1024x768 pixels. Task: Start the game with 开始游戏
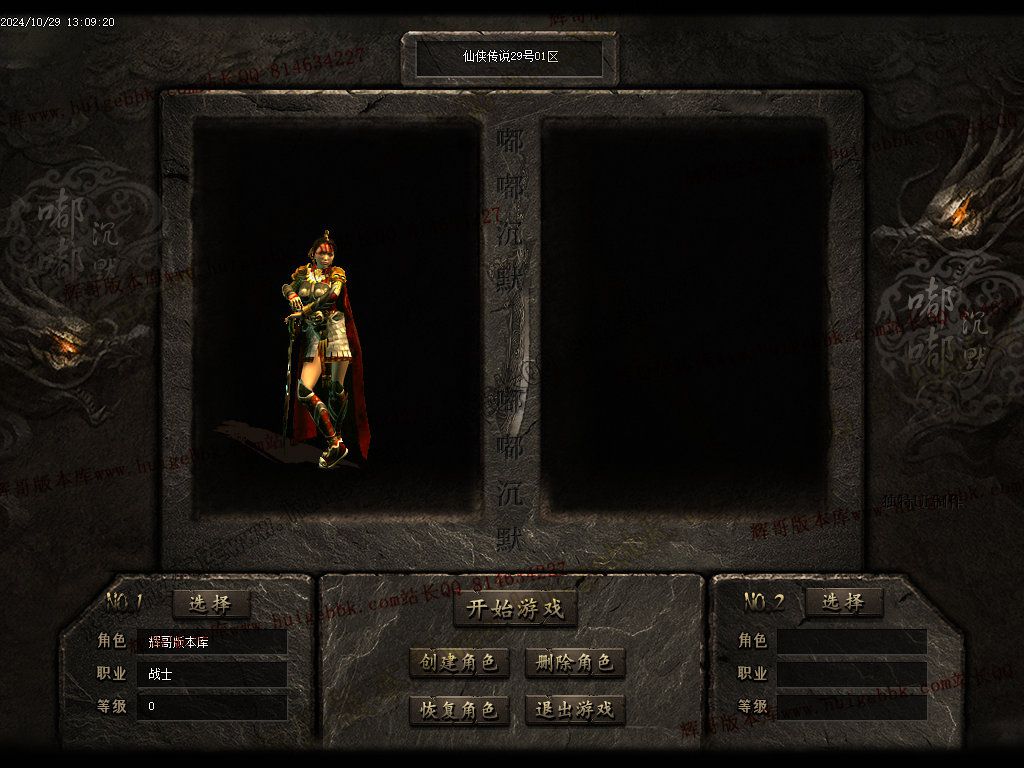point(515,608)
